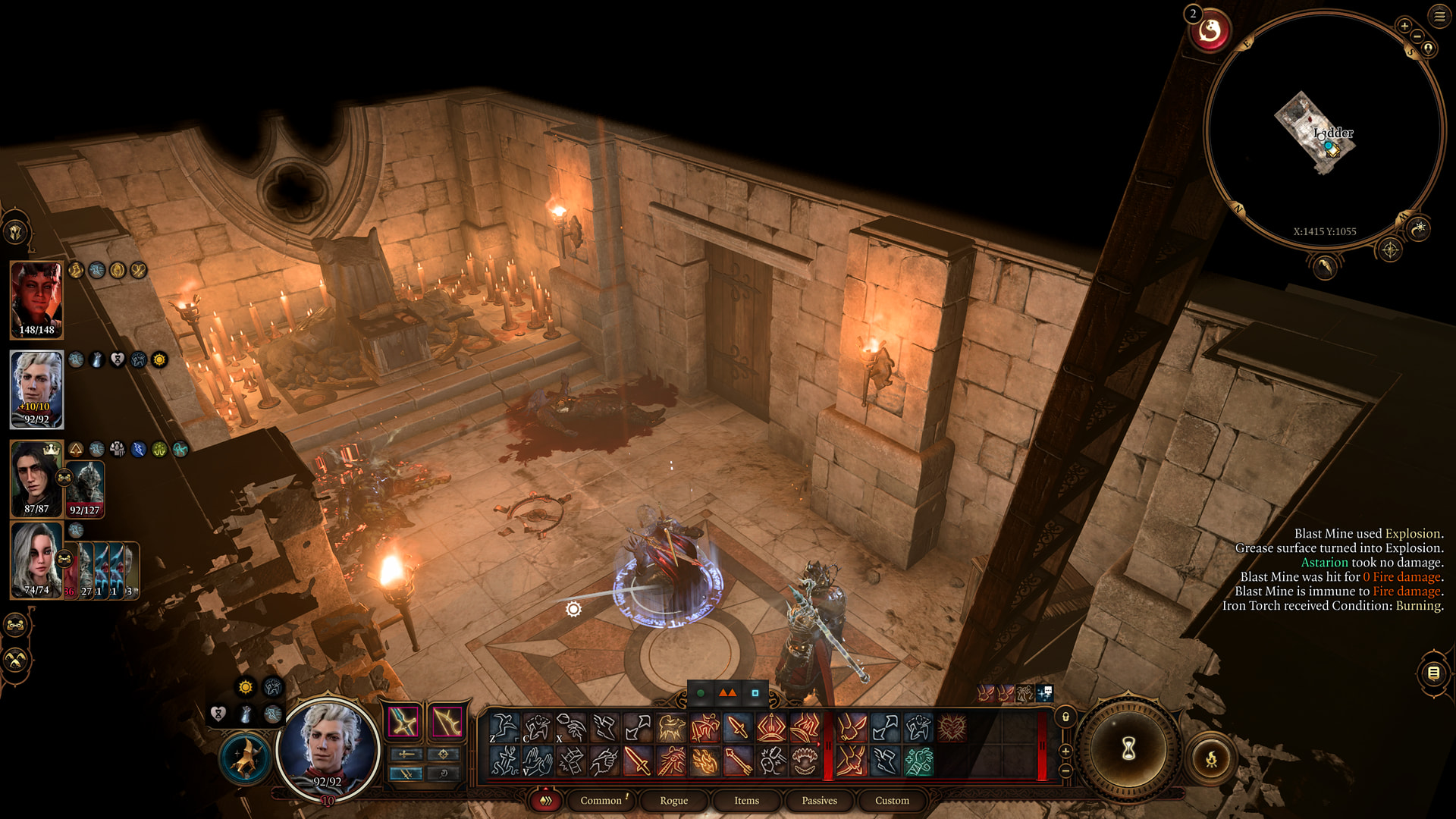Switch to the Common hotbar tab
1456x819 pixels.
601,800
